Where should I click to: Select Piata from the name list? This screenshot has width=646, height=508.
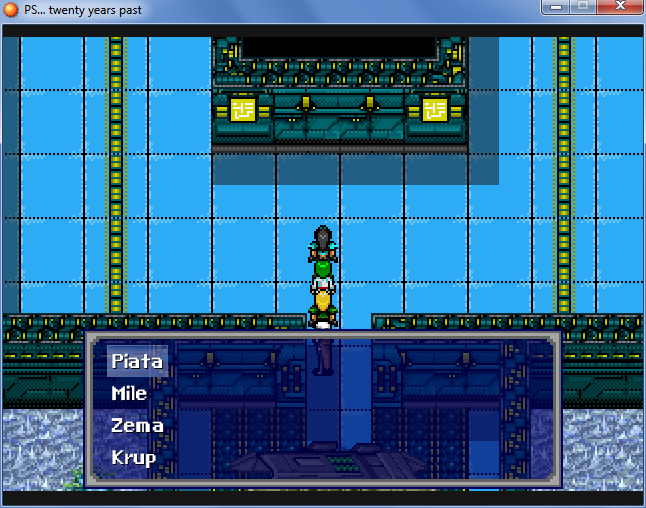(x=137, y=361)
